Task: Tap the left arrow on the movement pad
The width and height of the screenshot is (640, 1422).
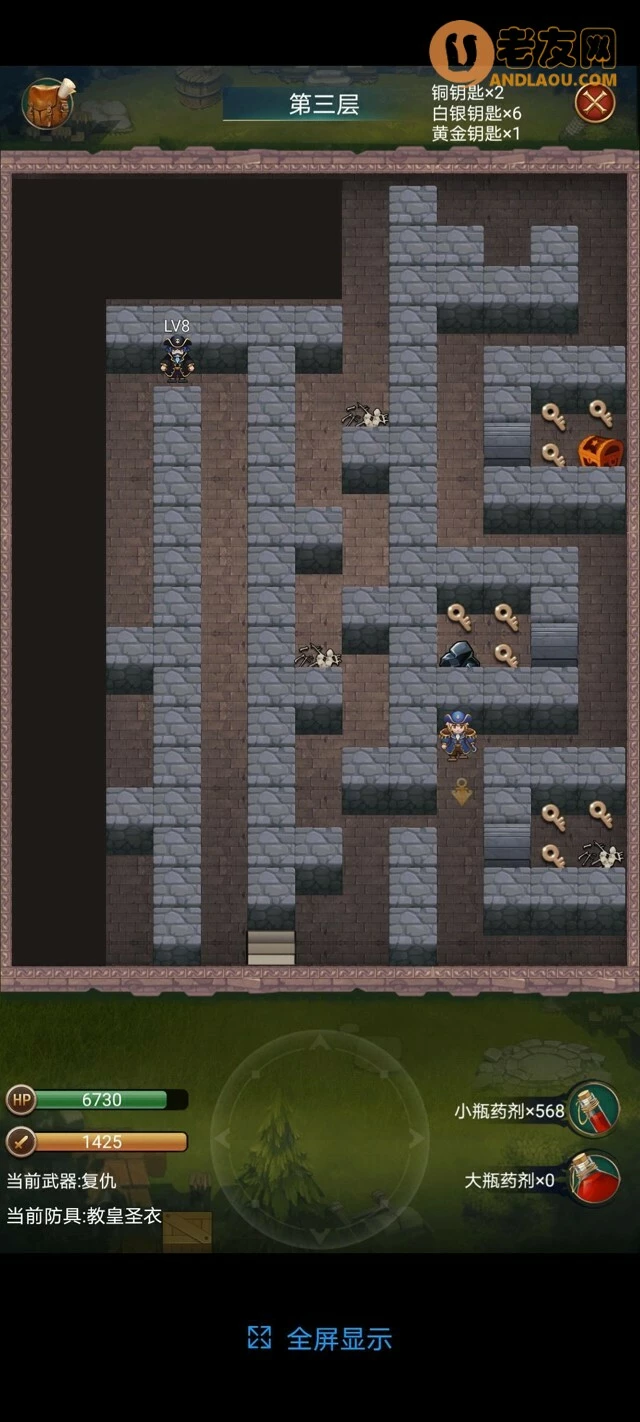Action: pos(224,1138)
